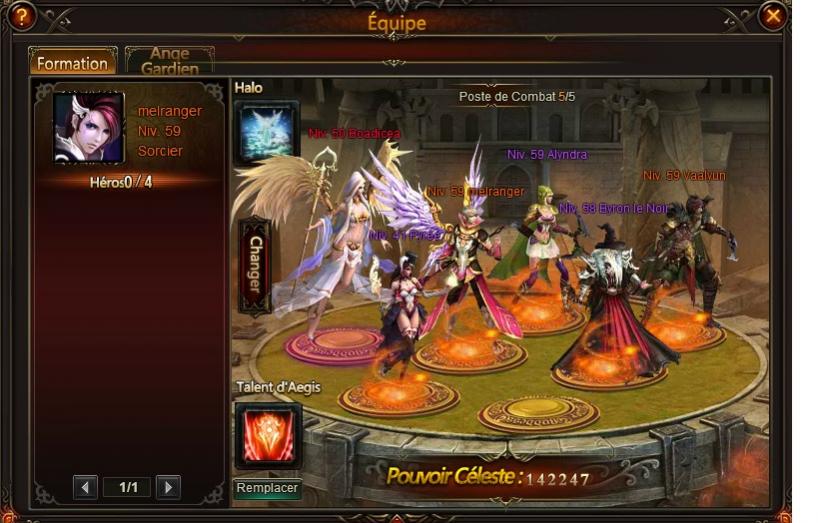This screenshot has width=818, height=523.
Task: Click the Halo icon slot
Action: click(x=266, y=131)
